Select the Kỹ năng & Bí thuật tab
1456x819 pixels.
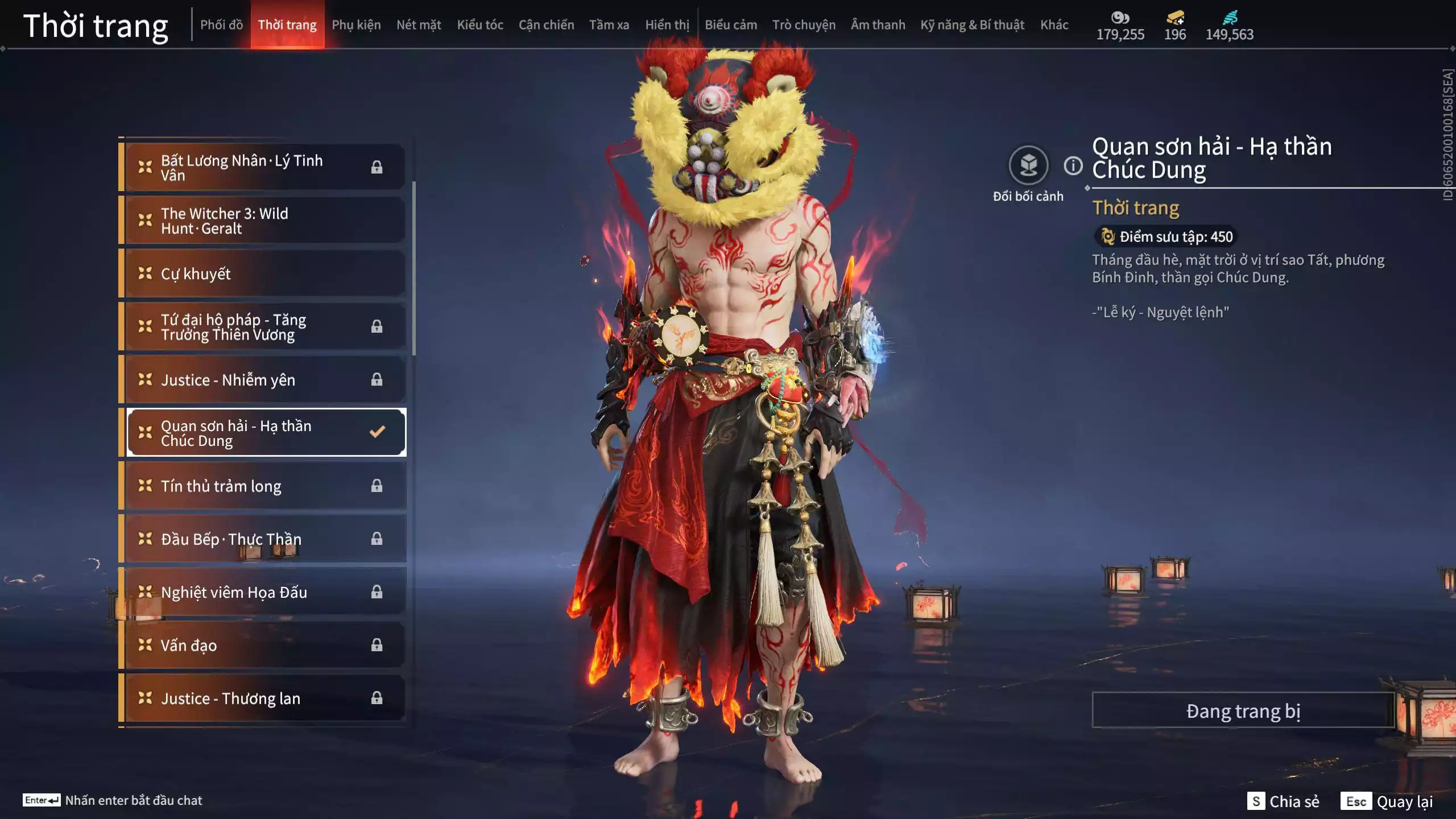(x=972, y=25)
